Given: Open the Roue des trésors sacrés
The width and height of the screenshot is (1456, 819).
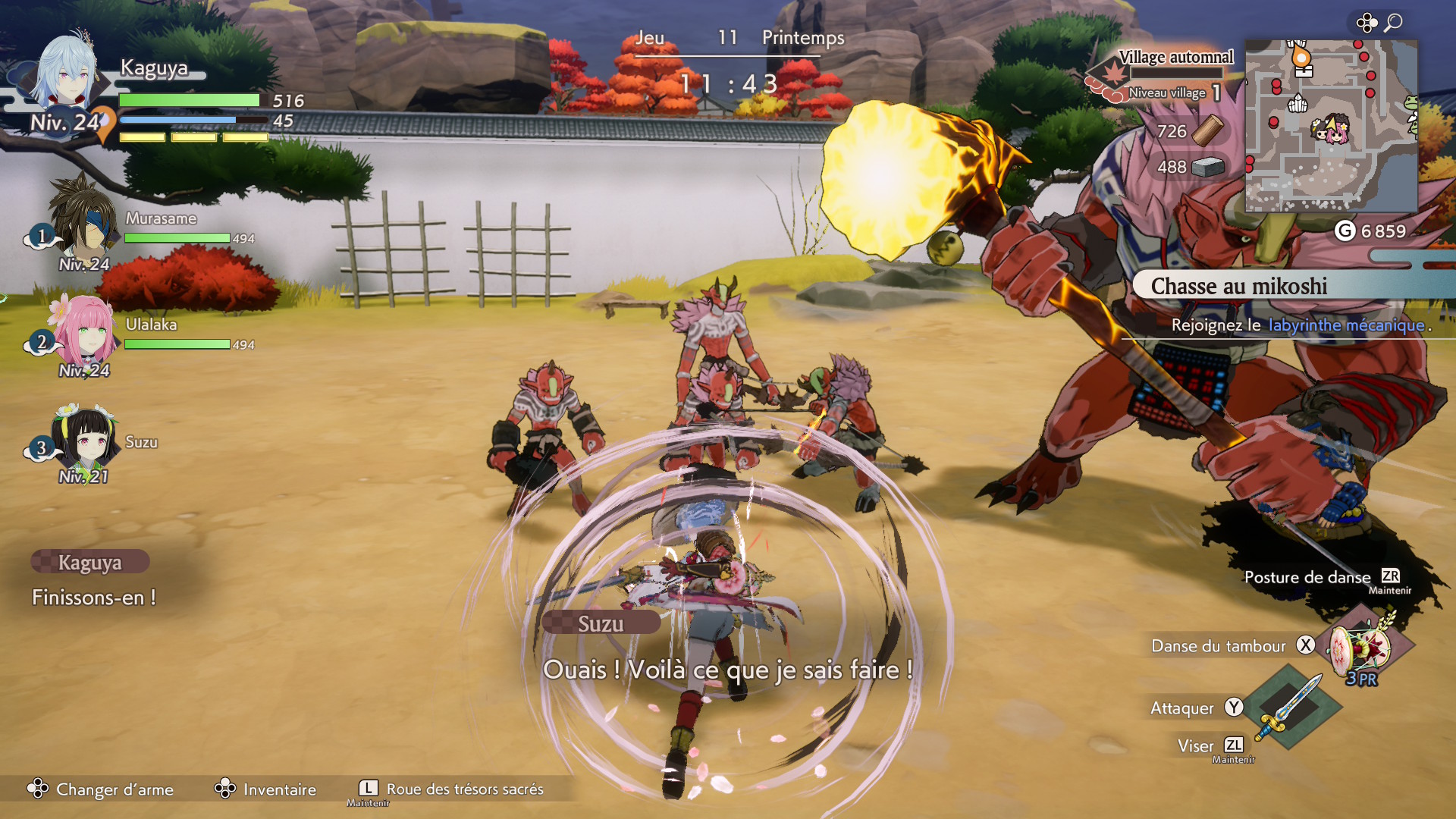Looking at the screenshot, I should click(451, 789).
